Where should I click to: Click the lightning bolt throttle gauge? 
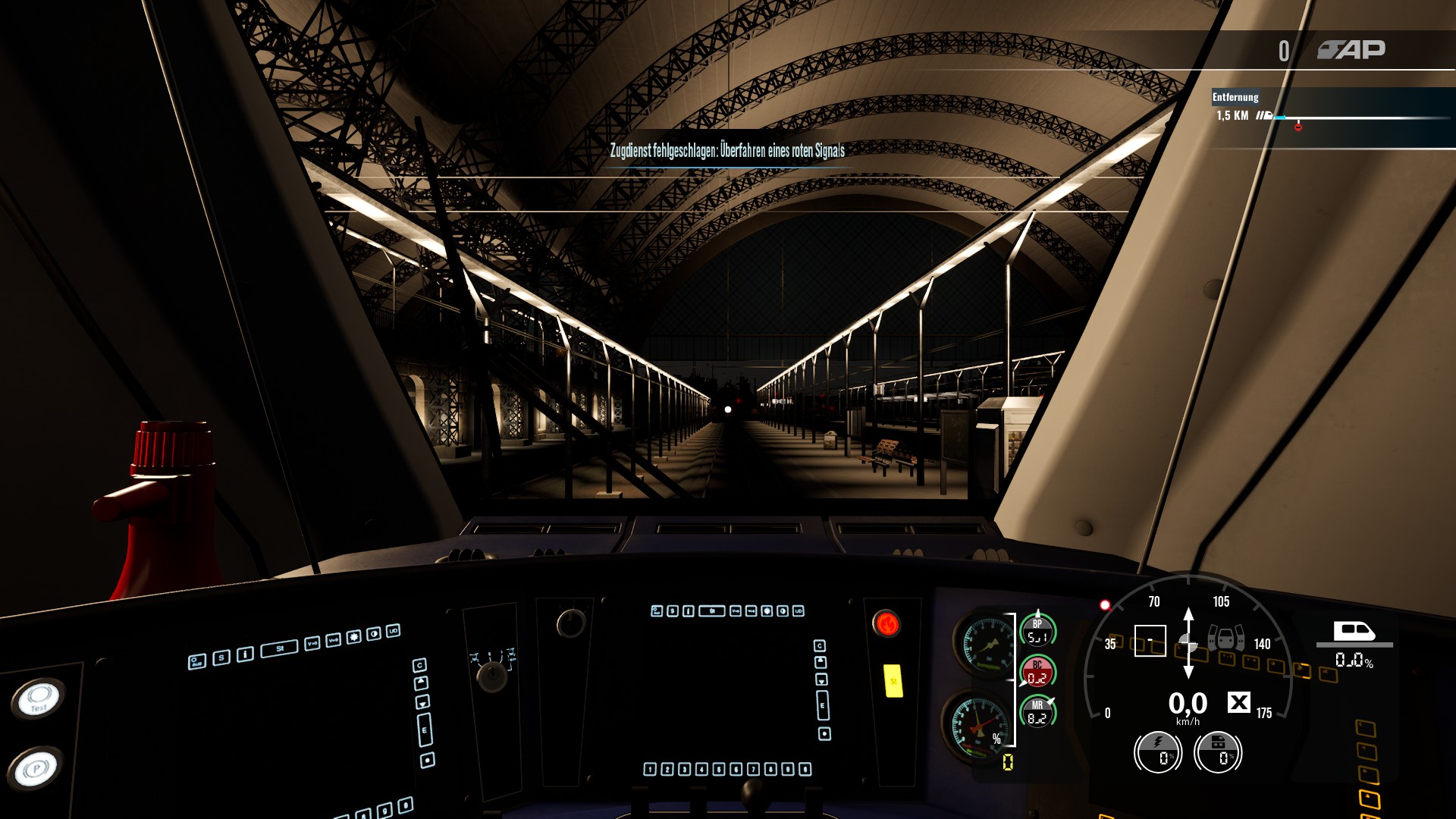(1157, 752)
